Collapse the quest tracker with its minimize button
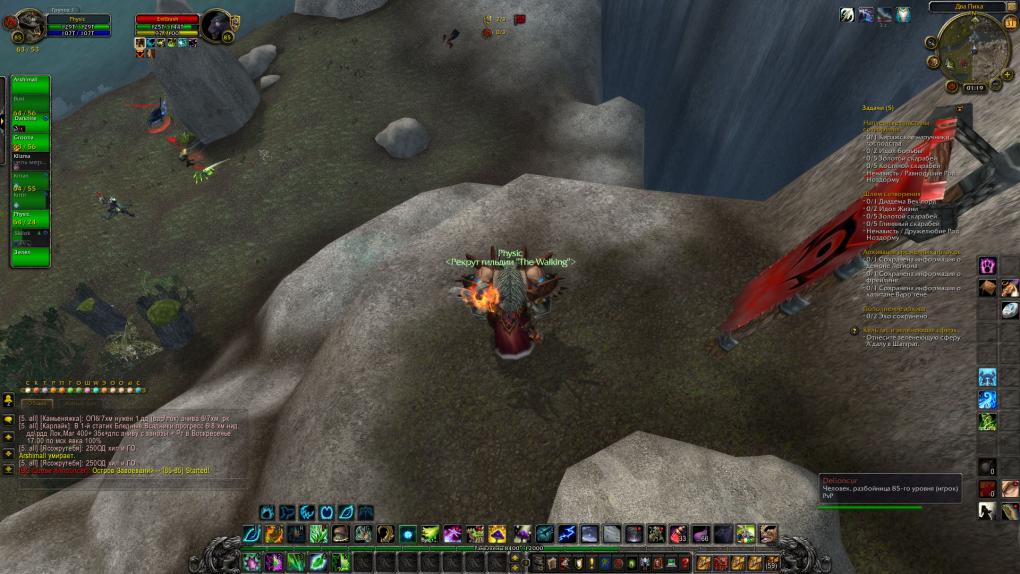The image size is (1020, 574). (959, 108)
